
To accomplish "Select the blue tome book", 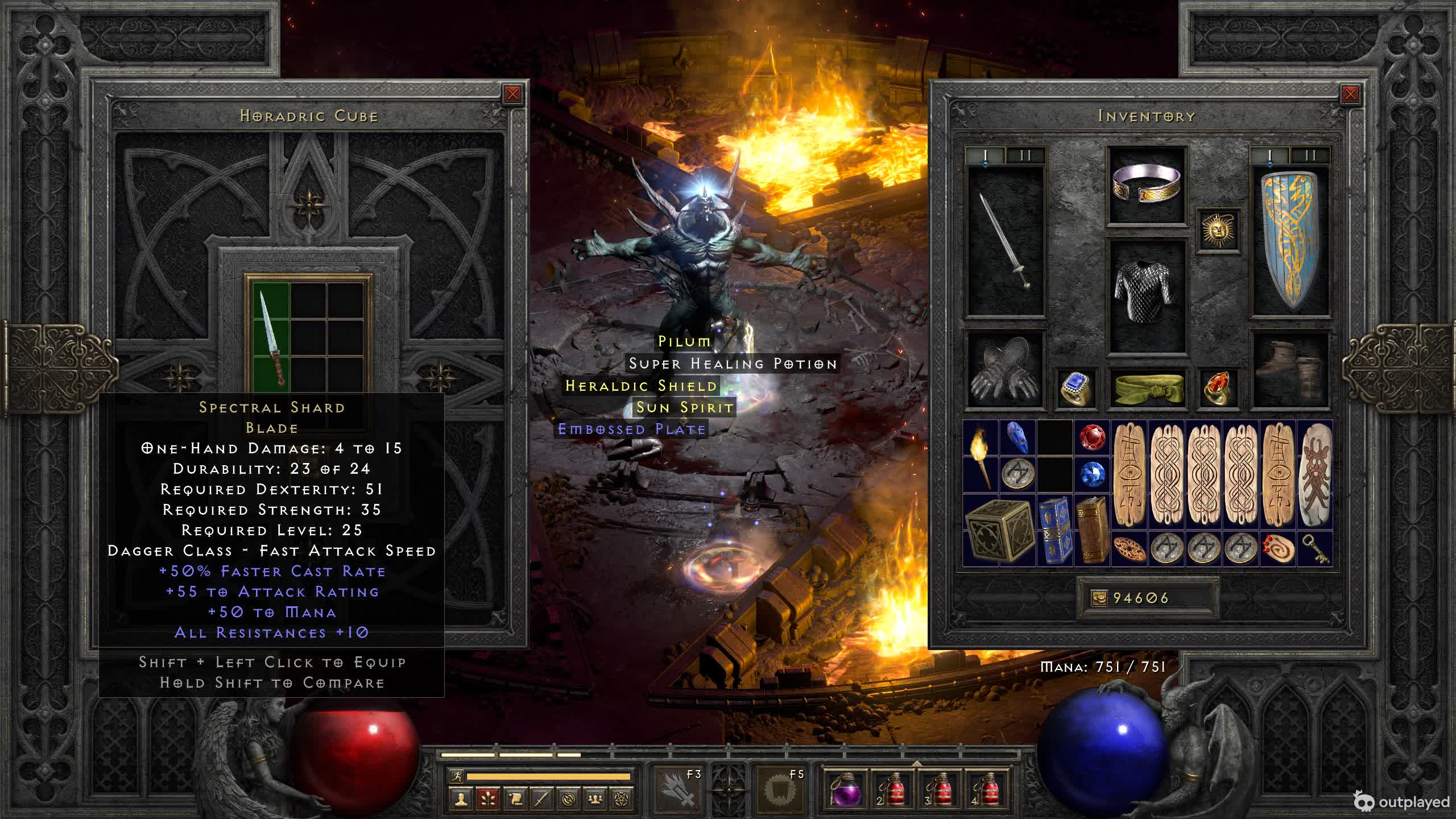I will [1054, 530].
